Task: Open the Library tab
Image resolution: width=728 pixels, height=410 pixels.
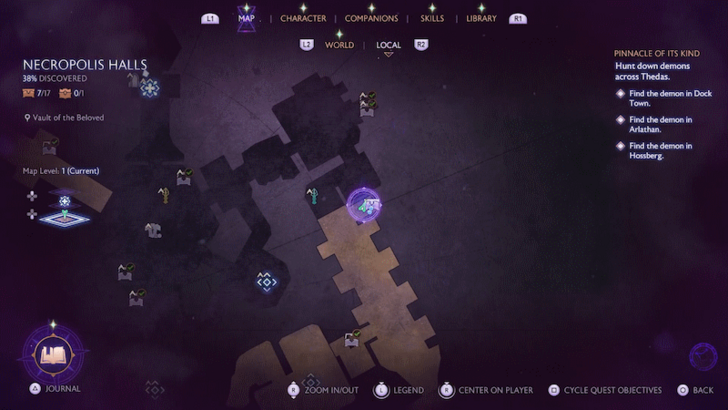Action: pyautogui.click(x=481, y=18)
